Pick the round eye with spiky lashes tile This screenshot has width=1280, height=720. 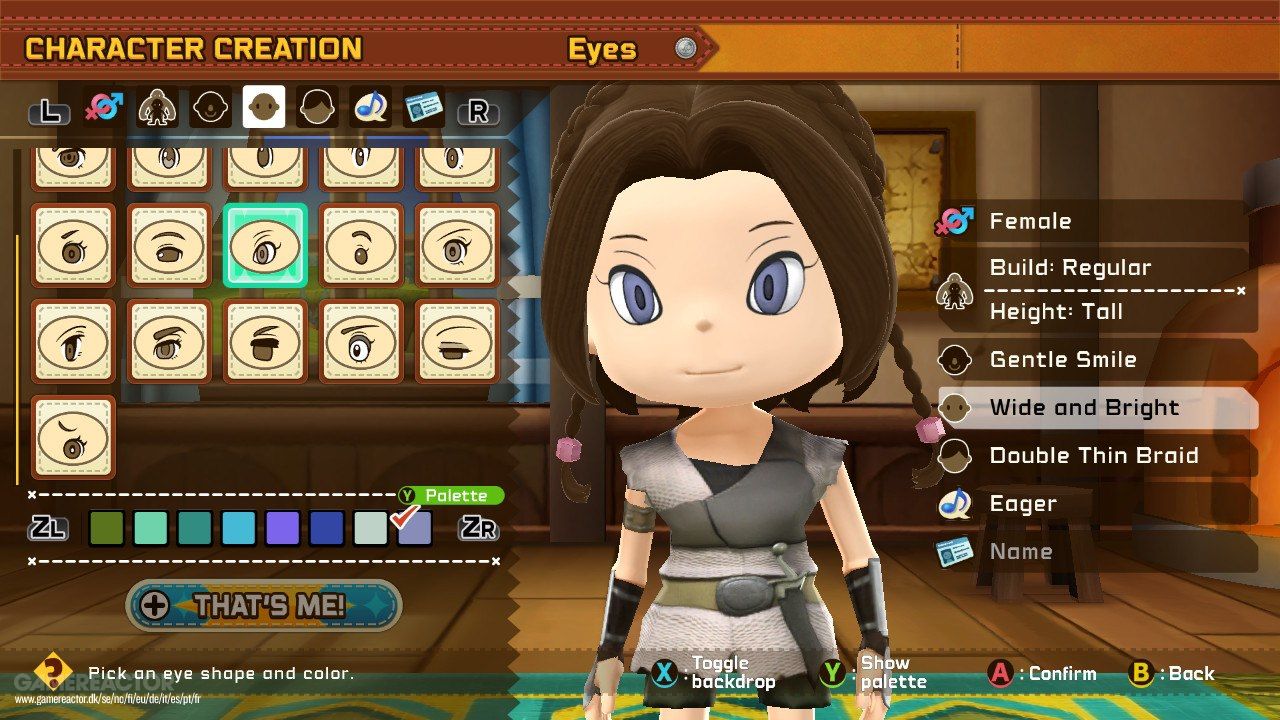(361, 342)
